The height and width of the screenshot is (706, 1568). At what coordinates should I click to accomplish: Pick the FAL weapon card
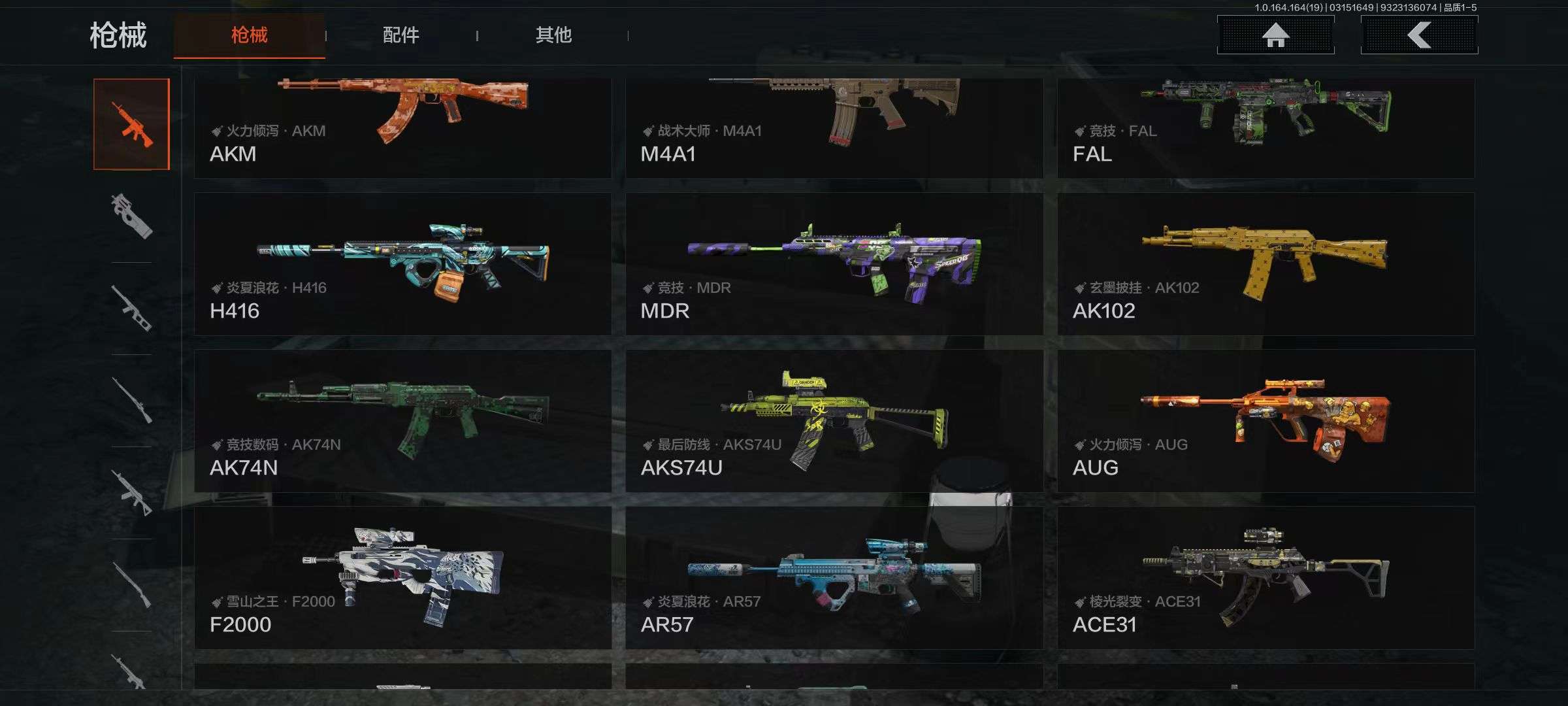1266,127
